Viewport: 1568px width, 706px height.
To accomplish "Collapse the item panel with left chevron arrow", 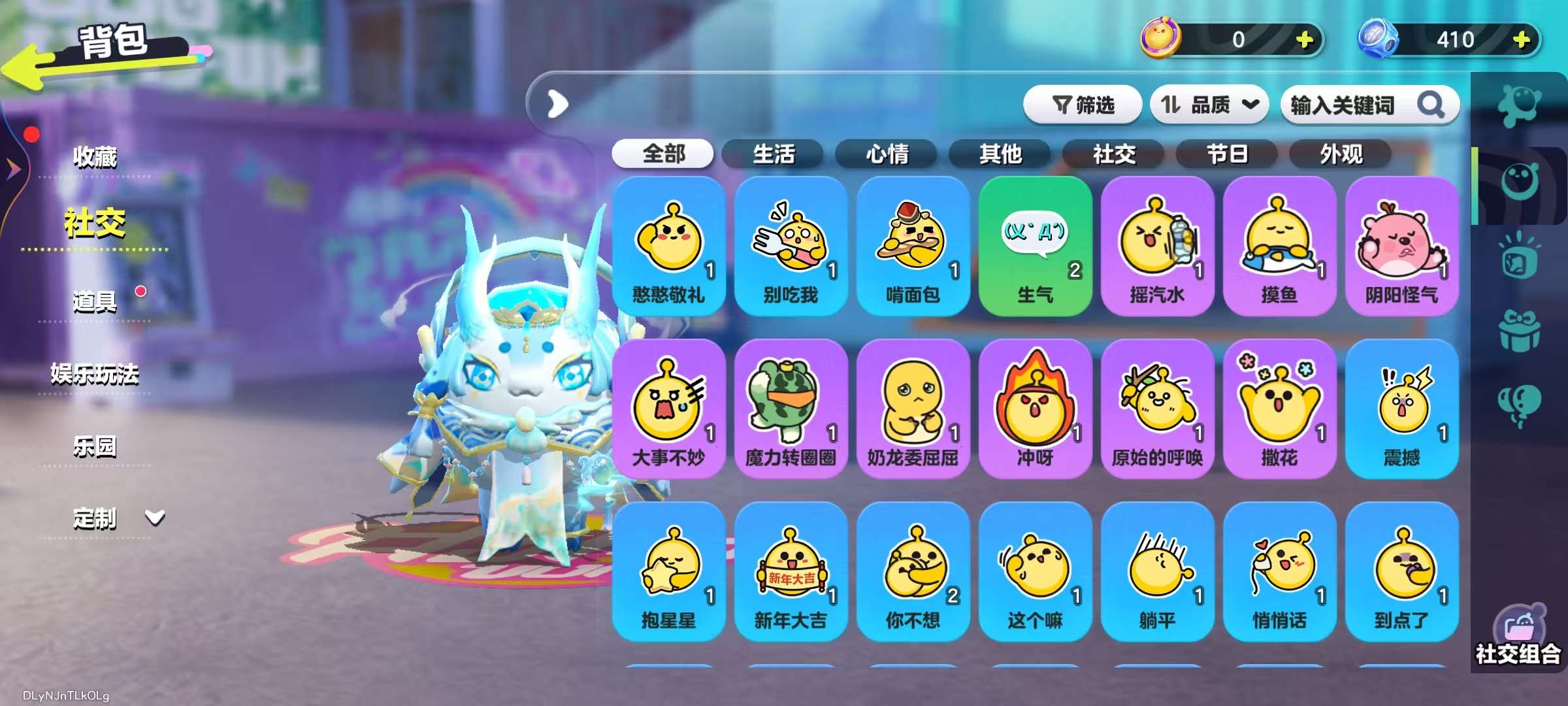I will pos(556,105).
